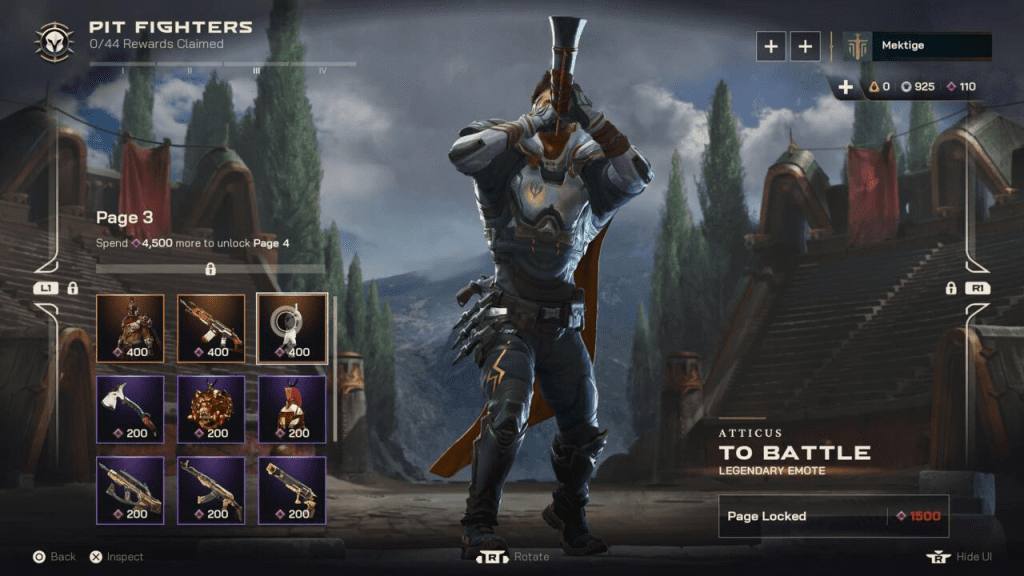1024x576 pixels.
Task: Select the armored gladiator skin reward
Action: tap(130, 328)
